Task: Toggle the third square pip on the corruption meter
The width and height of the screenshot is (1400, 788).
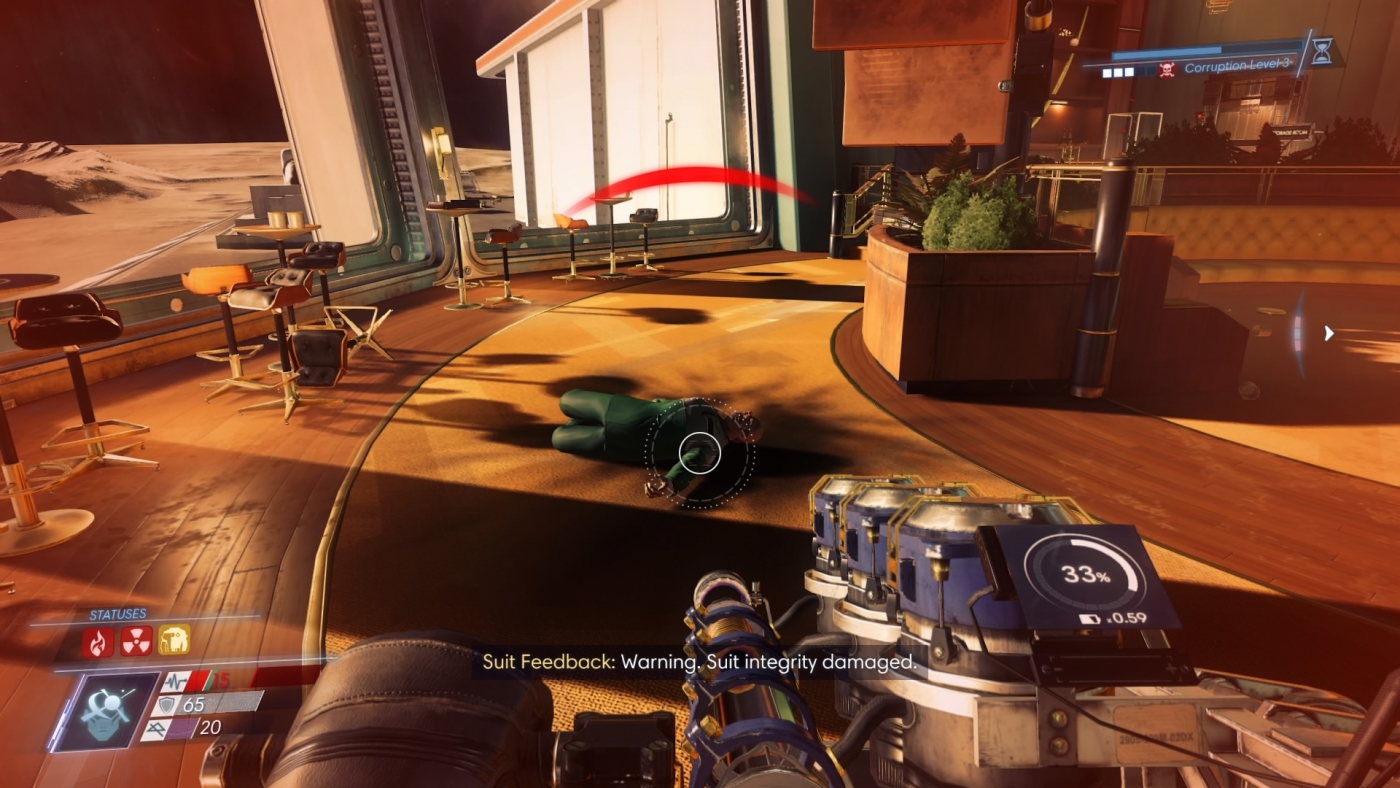Action: [1128, 71]
